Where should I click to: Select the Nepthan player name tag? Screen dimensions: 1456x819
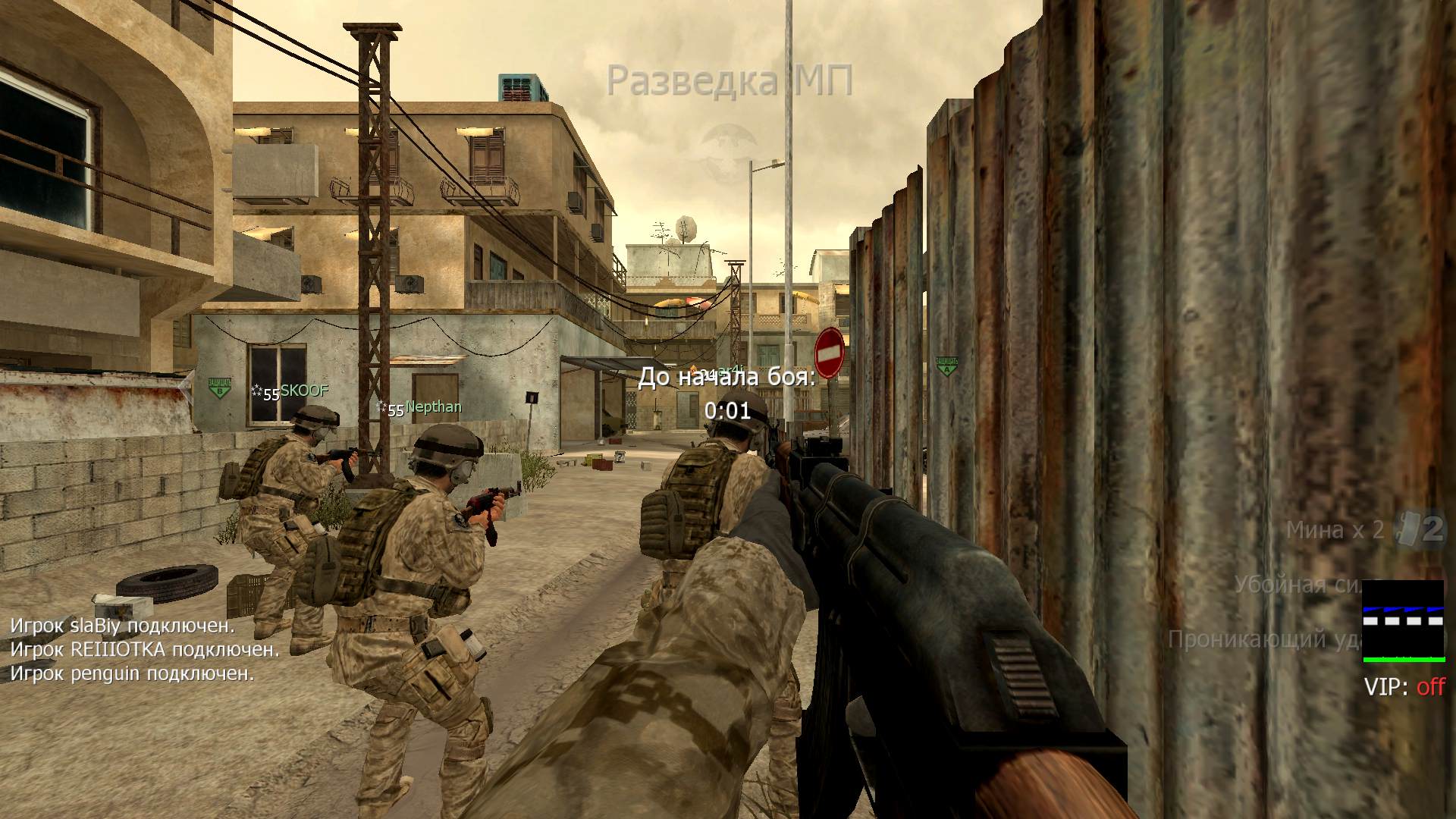[433, 407]
